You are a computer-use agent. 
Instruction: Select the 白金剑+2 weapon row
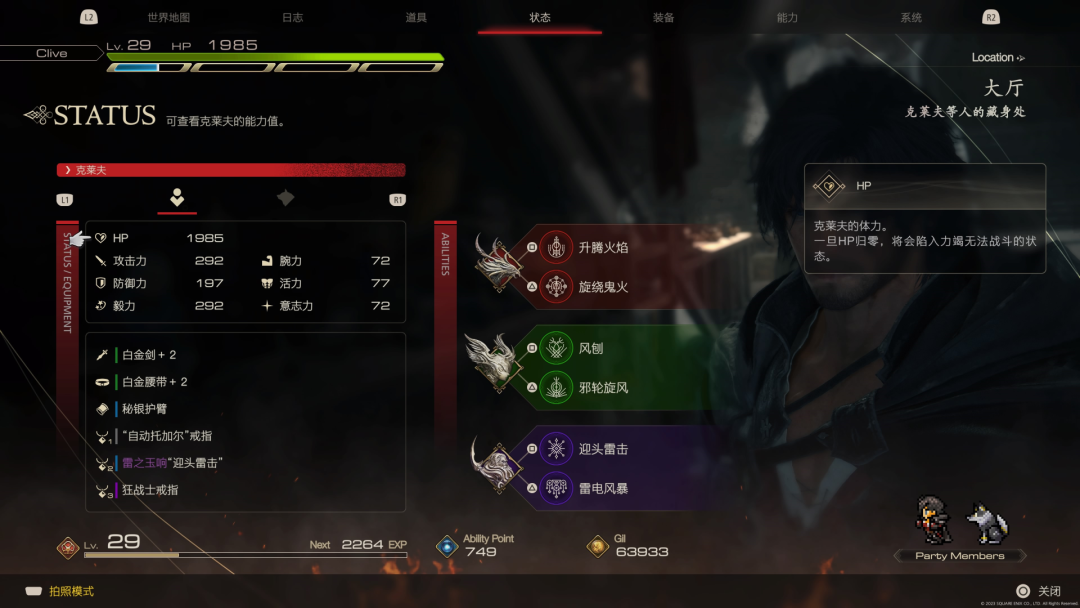[x=150, y=355]
